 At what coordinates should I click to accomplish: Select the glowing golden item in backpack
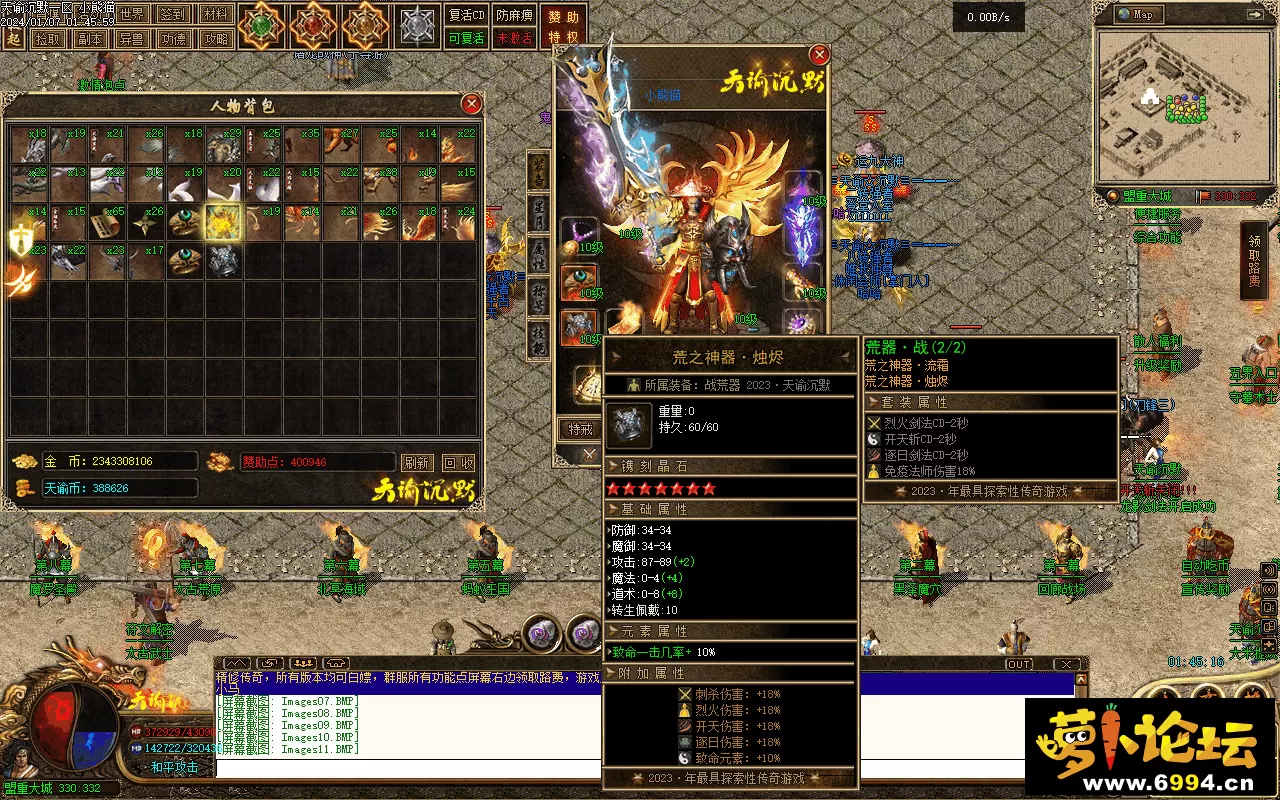click(225, 222)
